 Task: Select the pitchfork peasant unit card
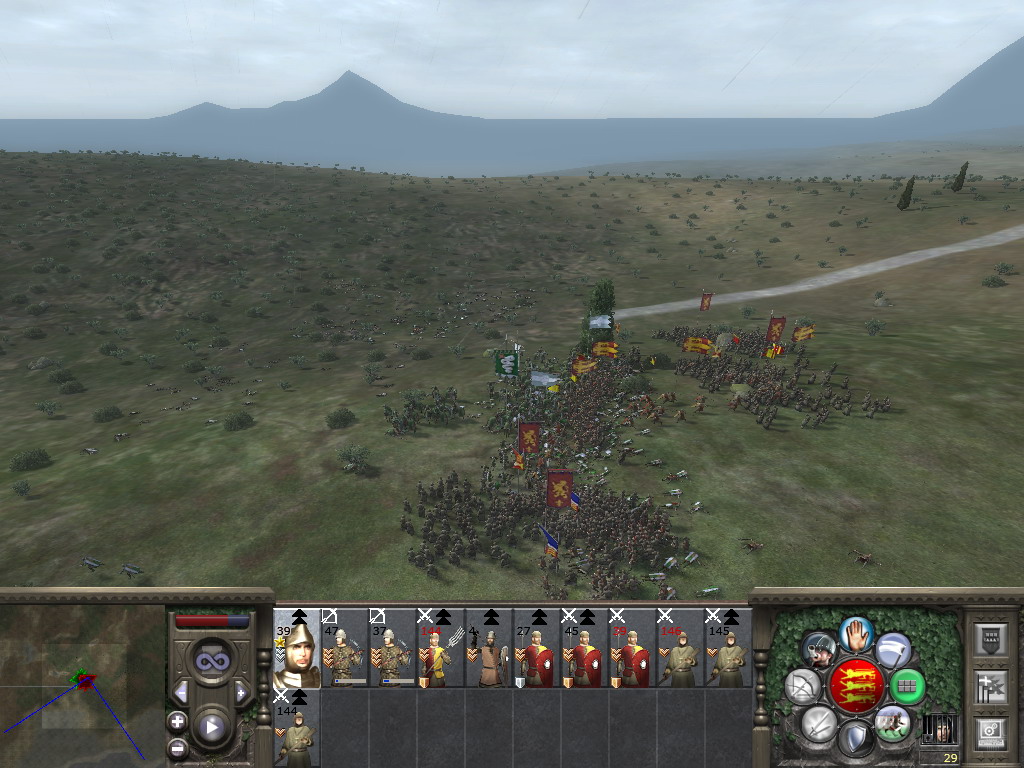click(x=441, y=648)
